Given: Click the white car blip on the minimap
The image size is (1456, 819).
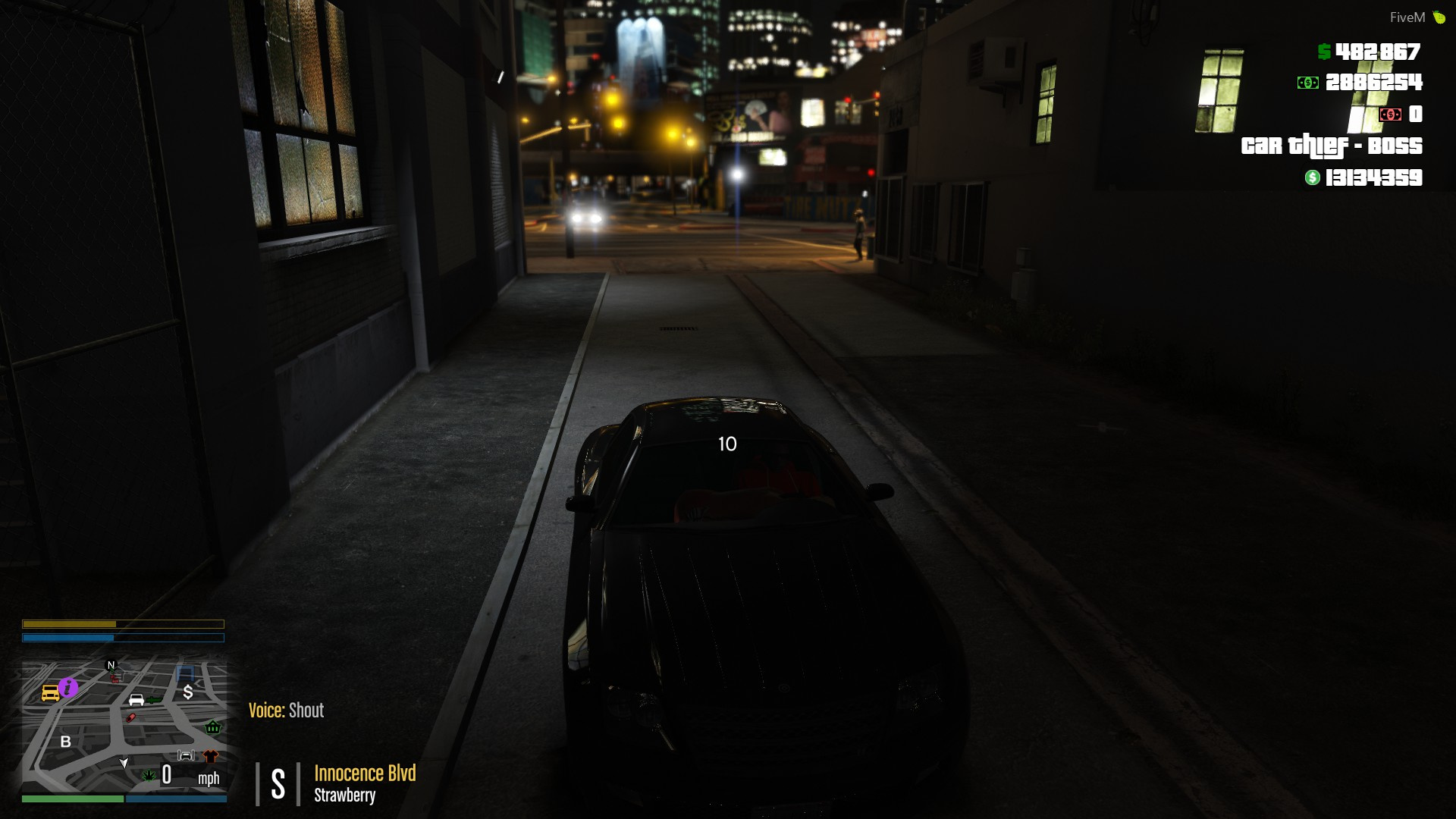Looking at the screenshot, I should [x=136, y=699].
